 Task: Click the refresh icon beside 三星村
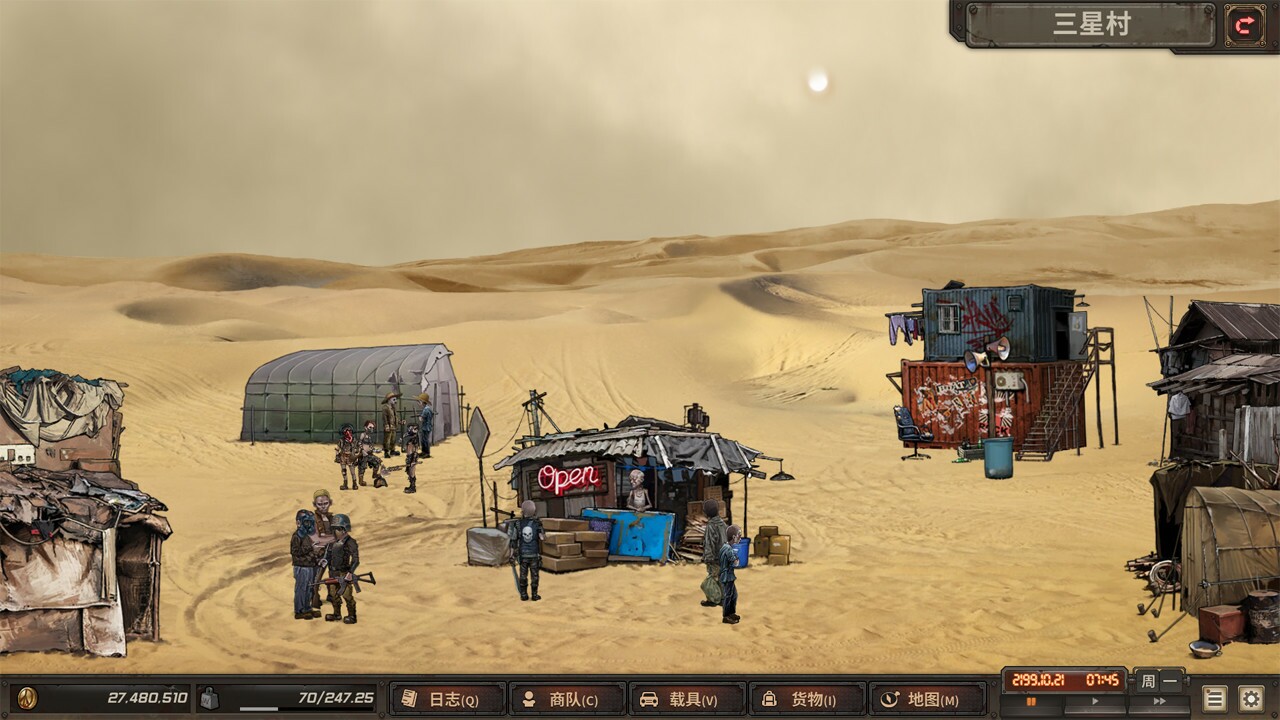coord(1243,25)
